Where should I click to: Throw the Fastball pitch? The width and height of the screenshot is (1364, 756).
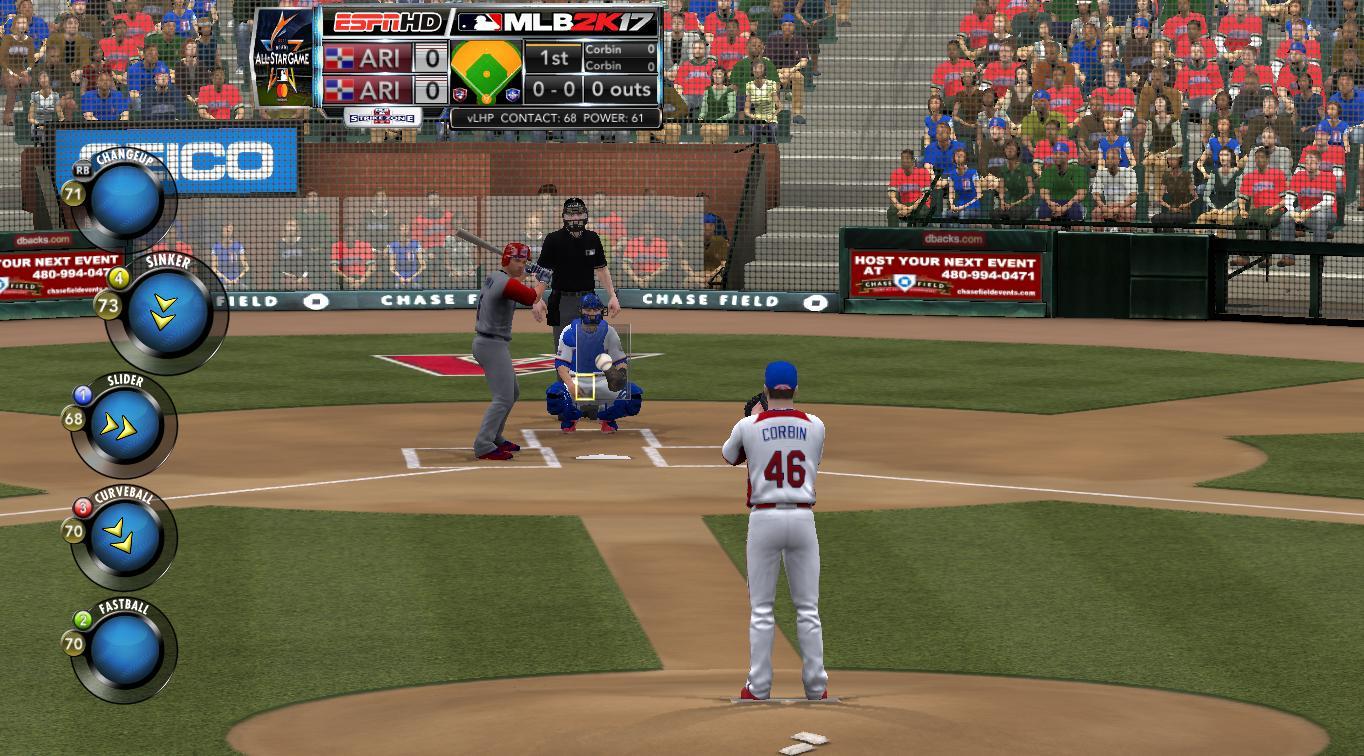[x=126, y=651]
